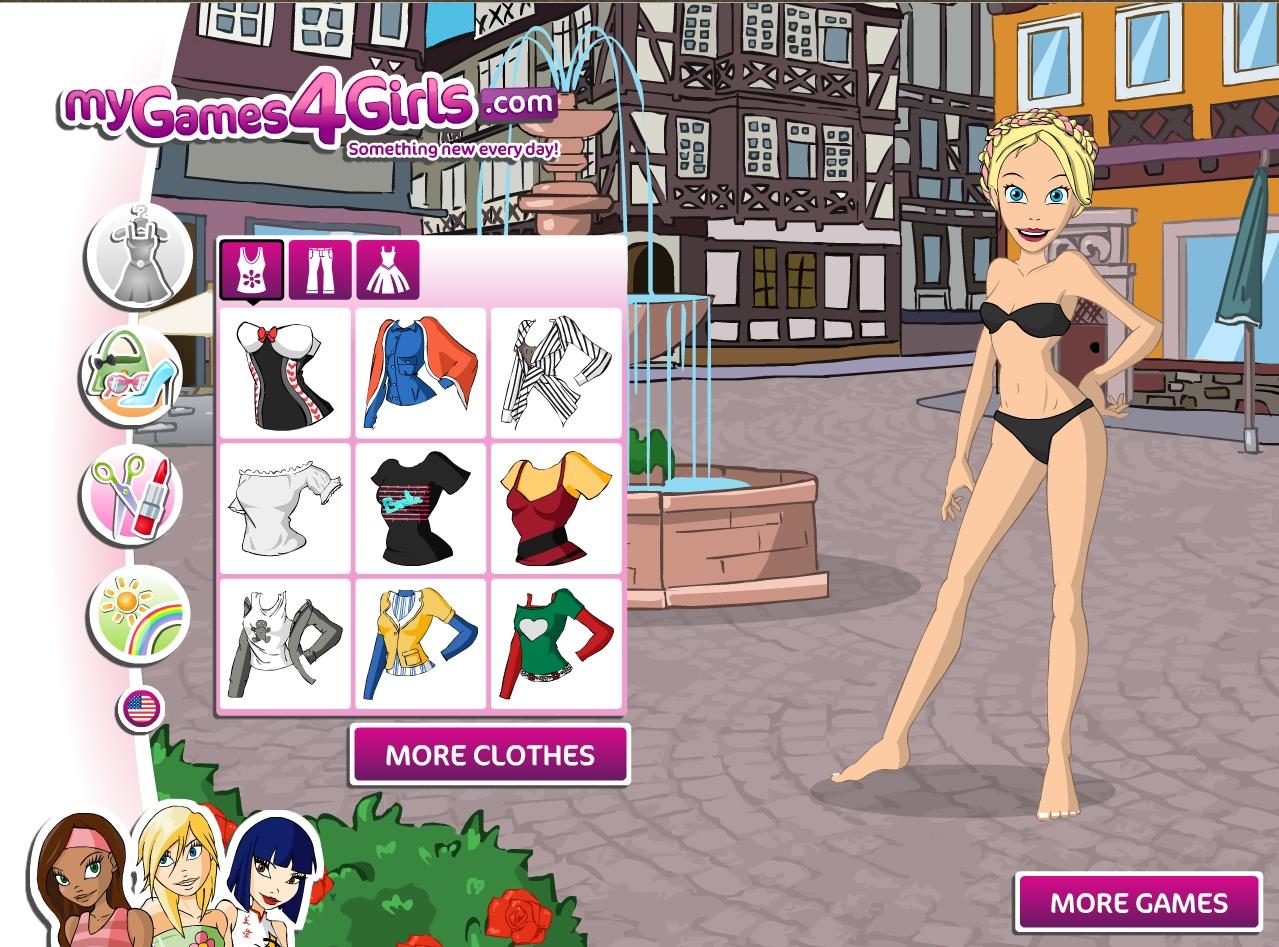Image resolution: width=1279 pixels, height=947 pixels.
Task: Pick the red and yellow top
Action: click(555, 508)
